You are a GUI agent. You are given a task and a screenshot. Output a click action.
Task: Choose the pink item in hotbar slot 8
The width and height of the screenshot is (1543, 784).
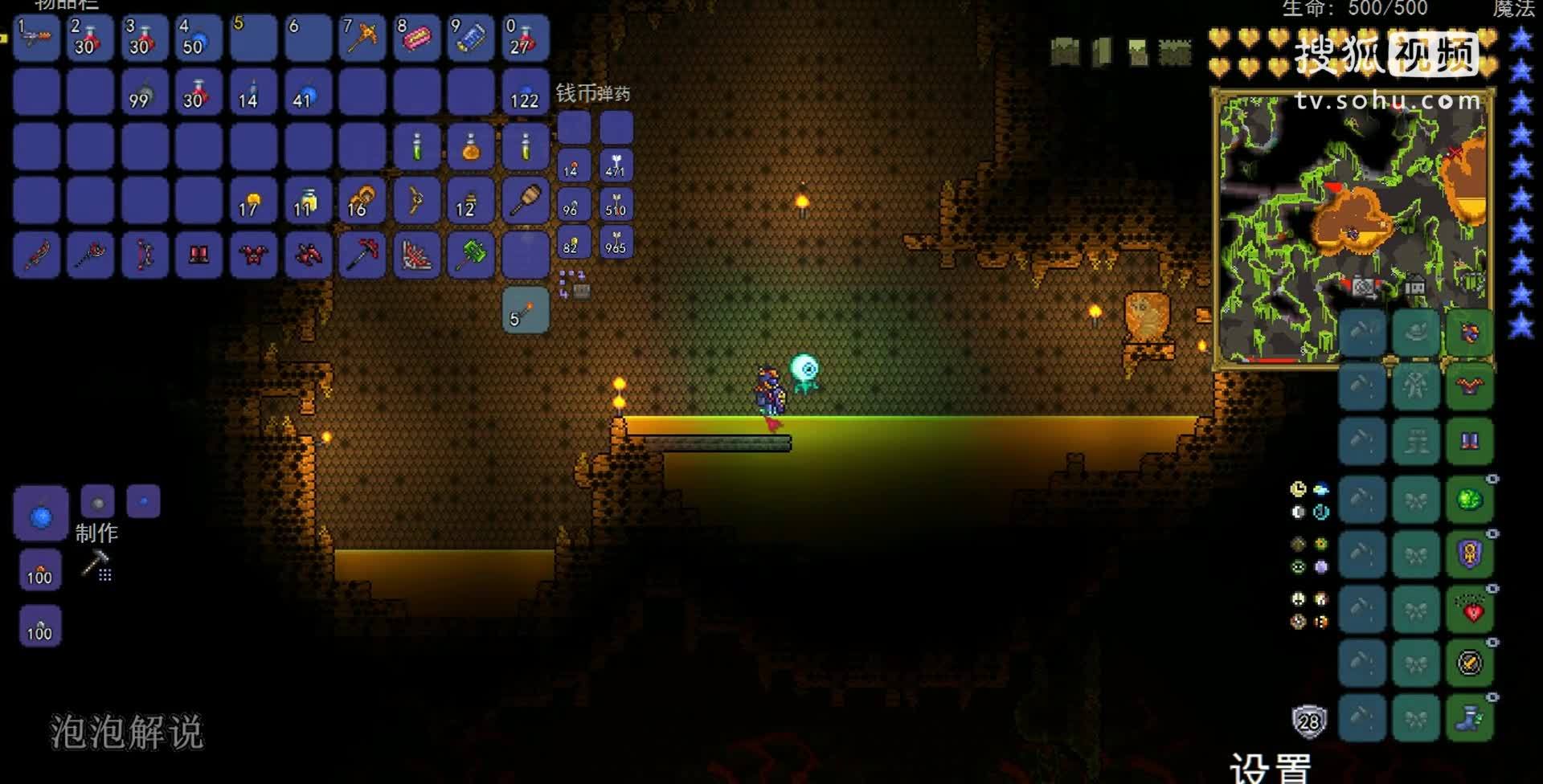click(417, 38)
